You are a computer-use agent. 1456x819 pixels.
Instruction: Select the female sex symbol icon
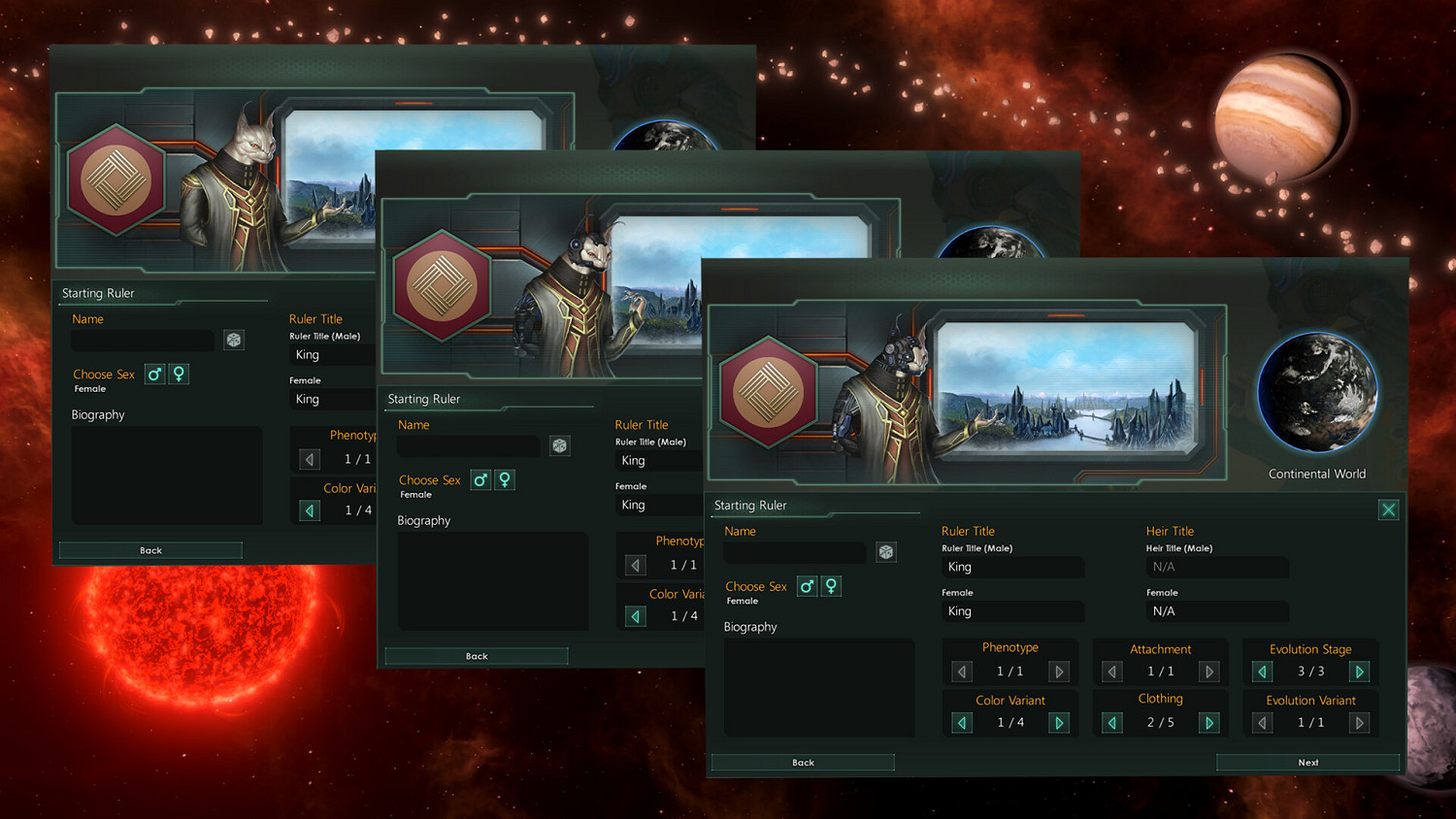pyautogui.click(x=831, y=586)
